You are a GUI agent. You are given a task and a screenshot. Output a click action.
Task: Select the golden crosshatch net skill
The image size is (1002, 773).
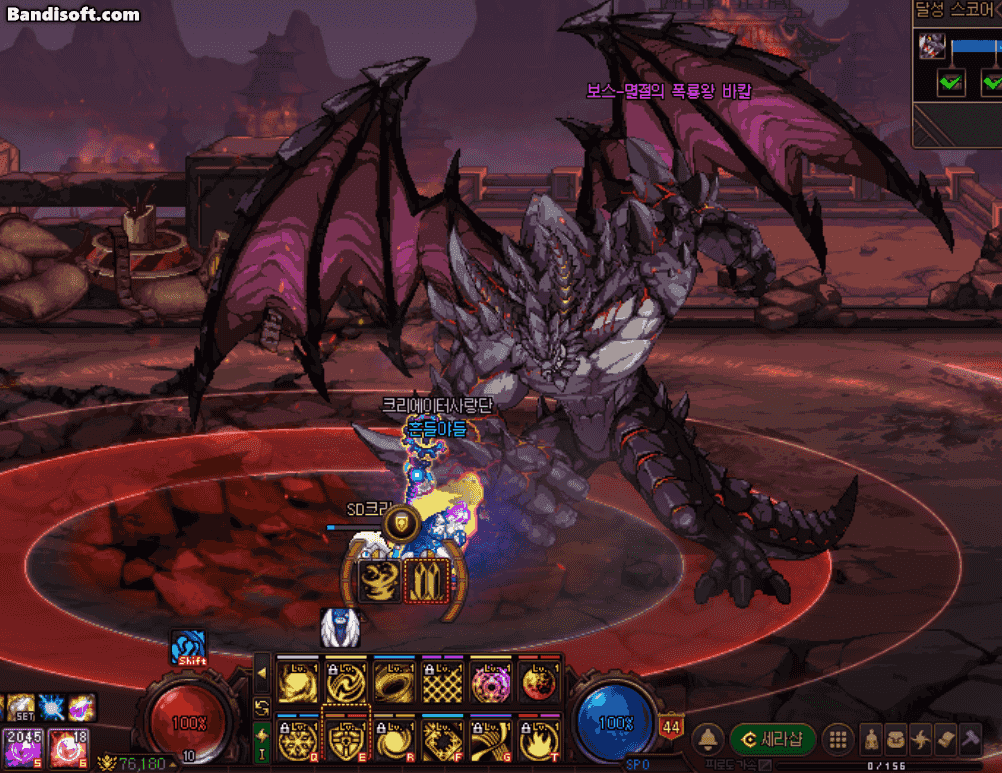pyautogui.click(x=443, y=684)
